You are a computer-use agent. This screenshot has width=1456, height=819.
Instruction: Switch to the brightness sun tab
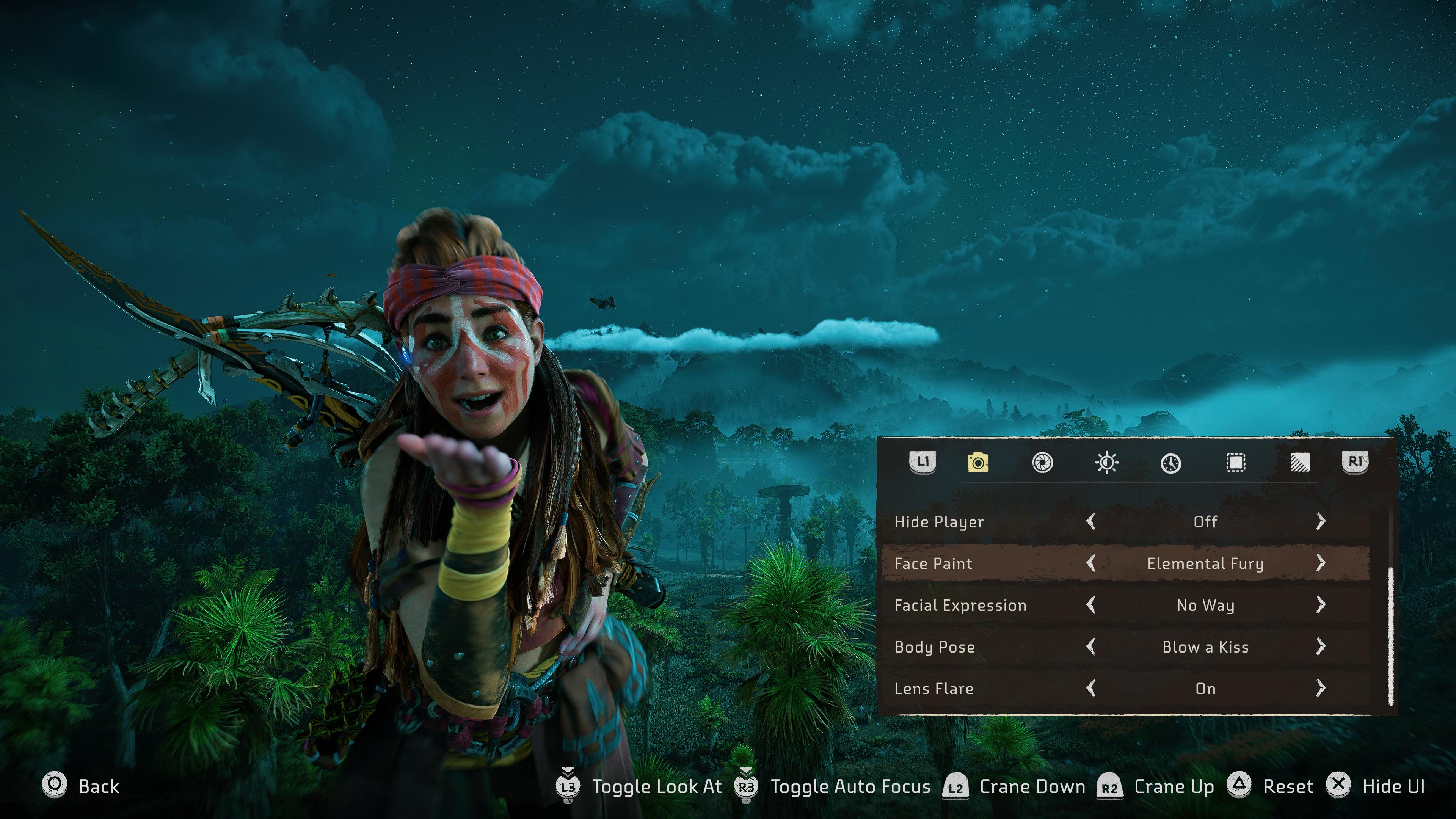pyautogui.click(x=1106, y=462)
